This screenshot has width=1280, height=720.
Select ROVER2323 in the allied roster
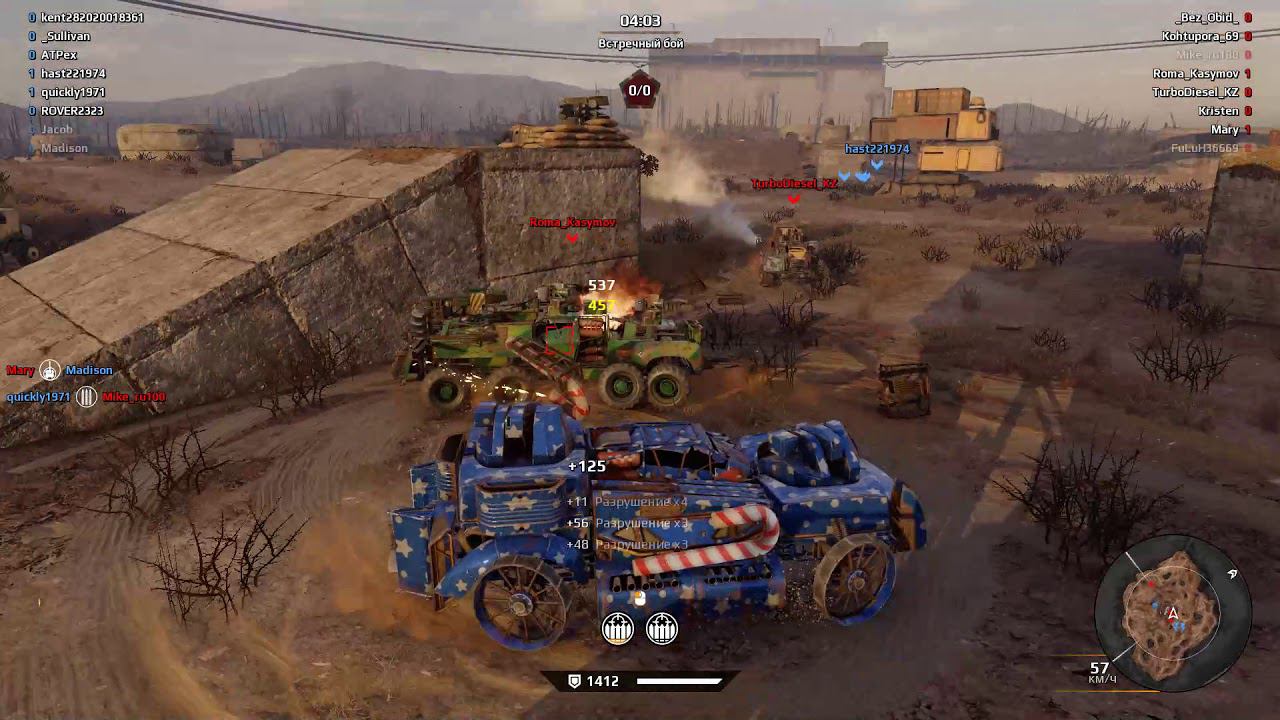tap(72, 111)
